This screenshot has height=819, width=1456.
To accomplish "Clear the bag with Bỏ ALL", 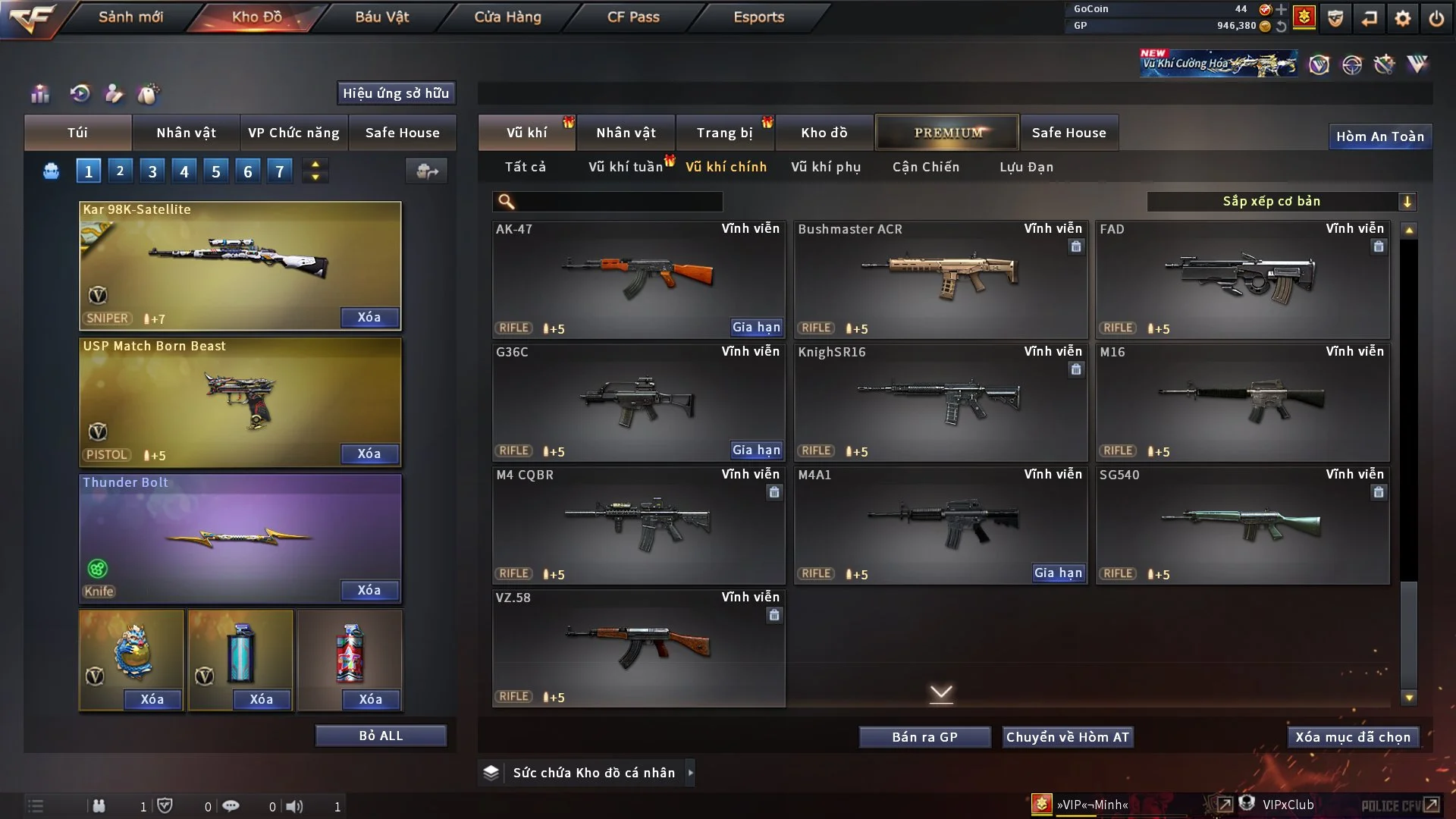I will 381,736.
